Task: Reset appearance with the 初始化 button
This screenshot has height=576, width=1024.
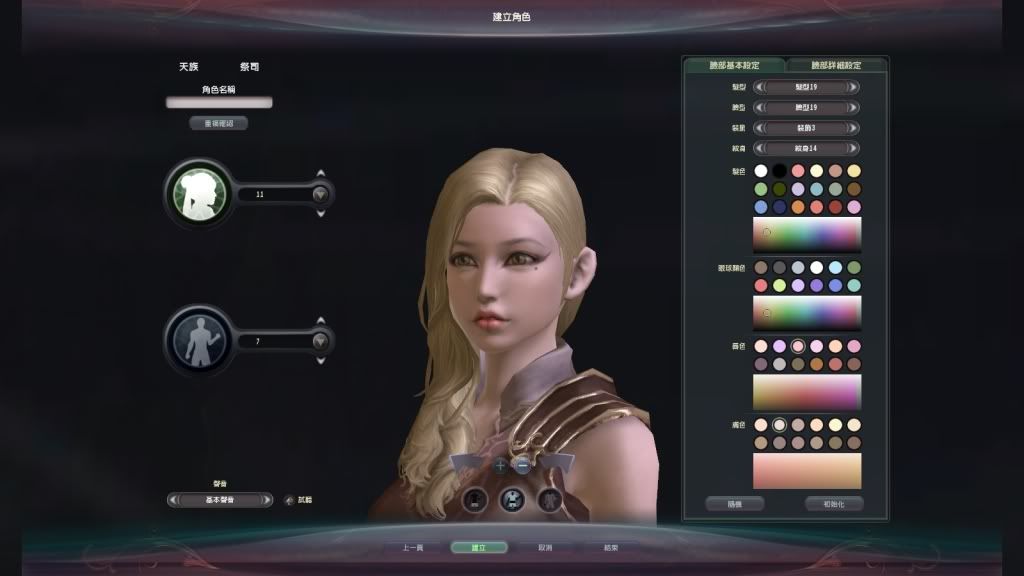Action: [833, 504]
